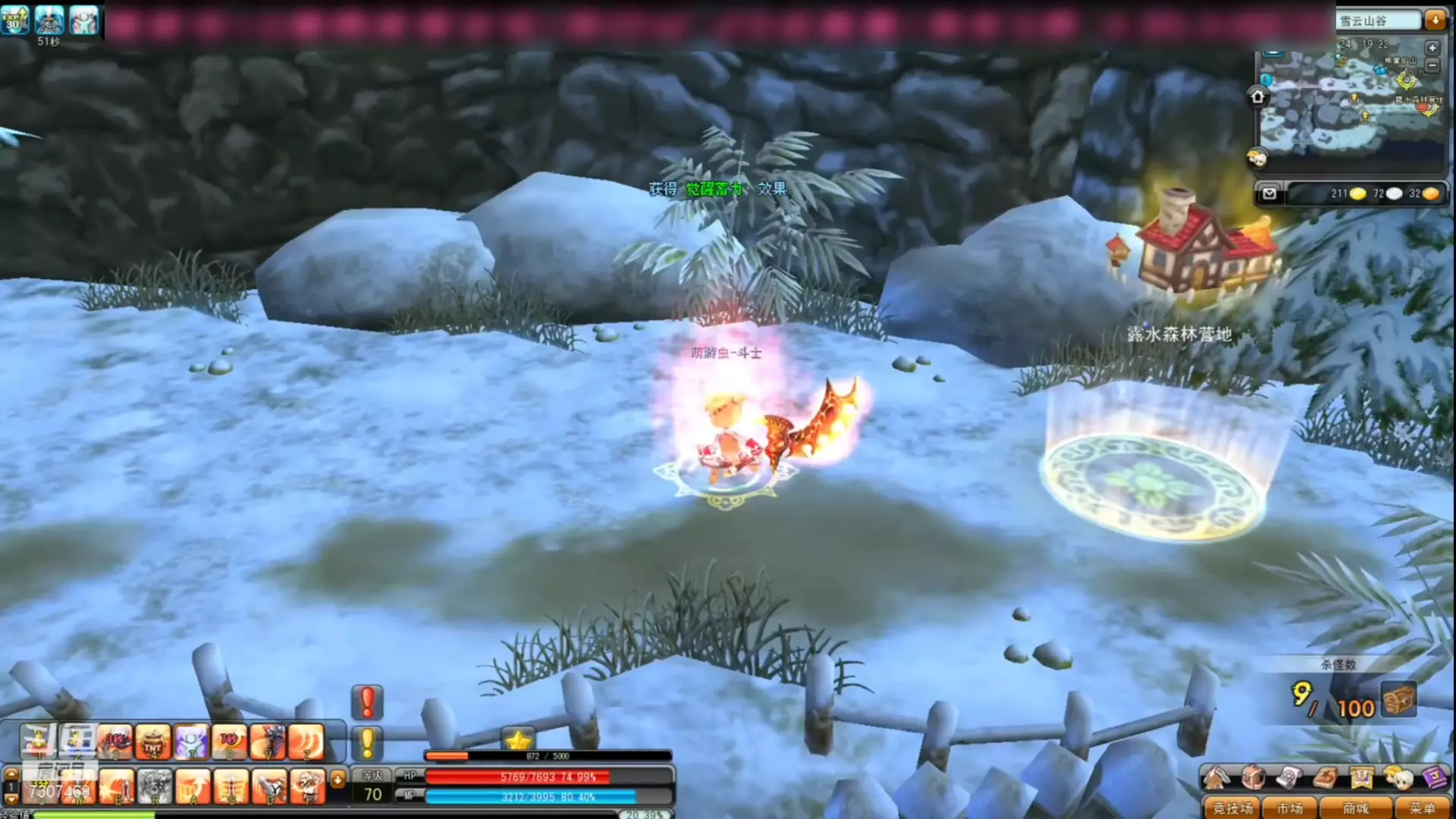Screen dimensions: 1456x819
Task: Expand the skill bar with orange down arrow
Action: (338, 779)
